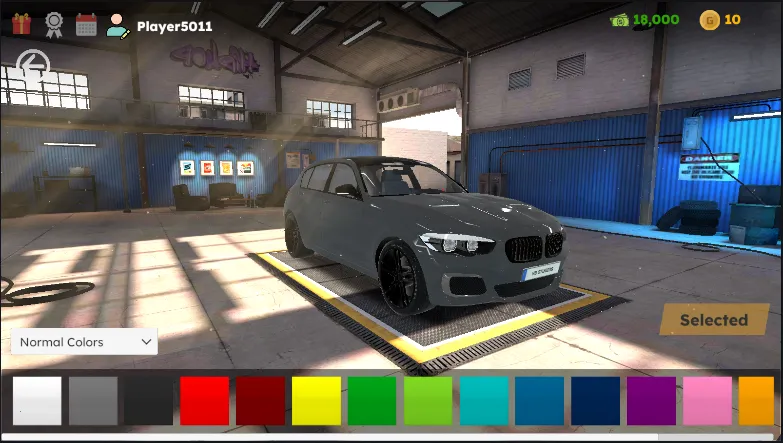783x443 pixels.
Task: Go back with the arrow button
Action: pyautogui.click(x=35, y=66)
